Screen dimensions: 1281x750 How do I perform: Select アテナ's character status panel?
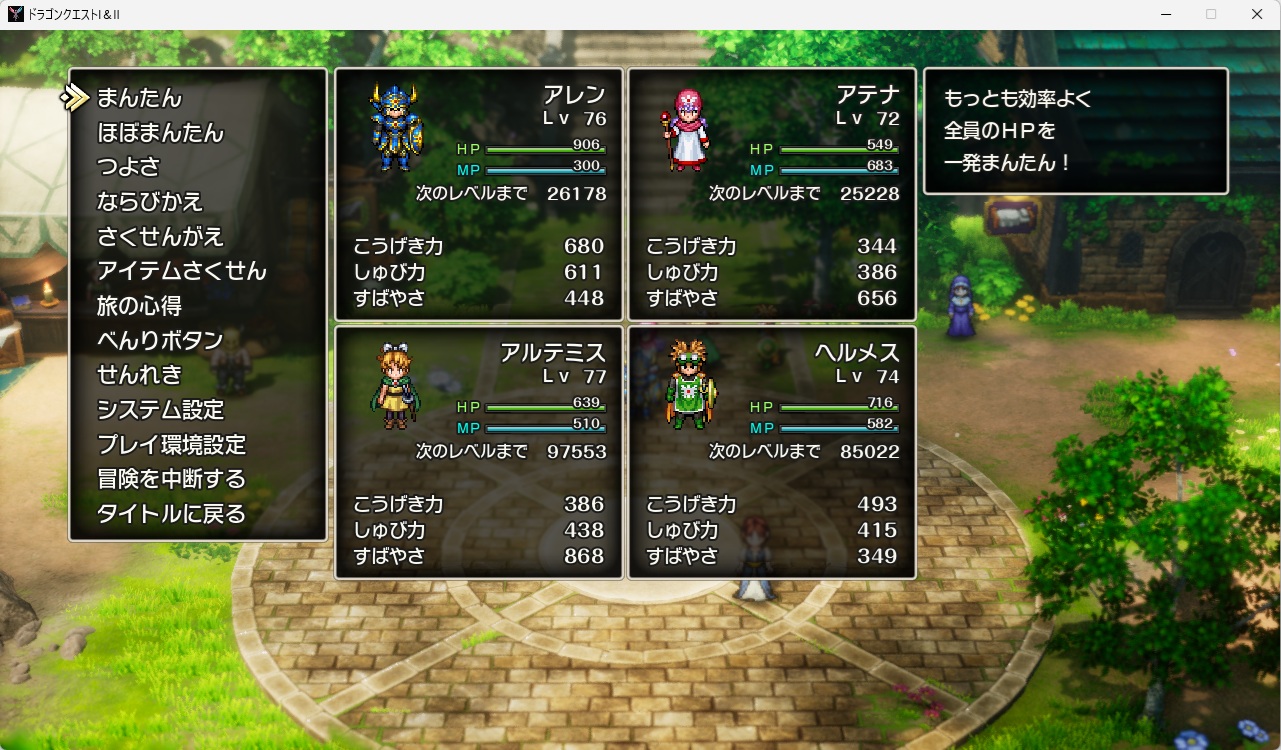(x=772, y=194)
